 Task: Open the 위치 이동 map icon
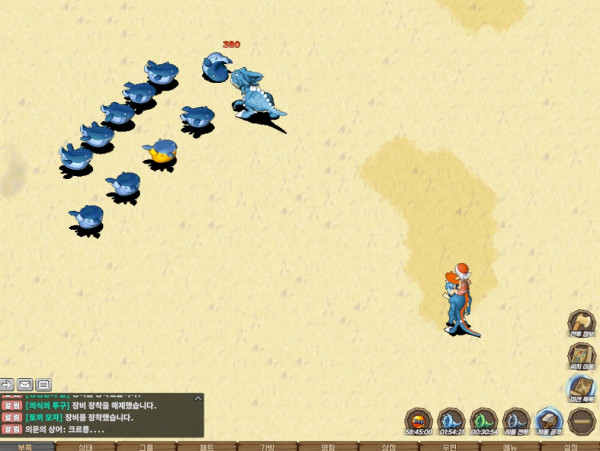[x=581, y=355]
